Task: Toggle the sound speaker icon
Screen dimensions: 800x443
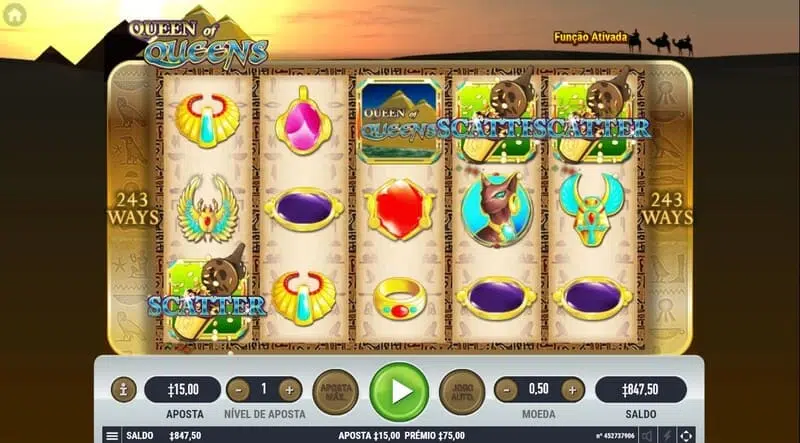Action: tap(647, 436)
